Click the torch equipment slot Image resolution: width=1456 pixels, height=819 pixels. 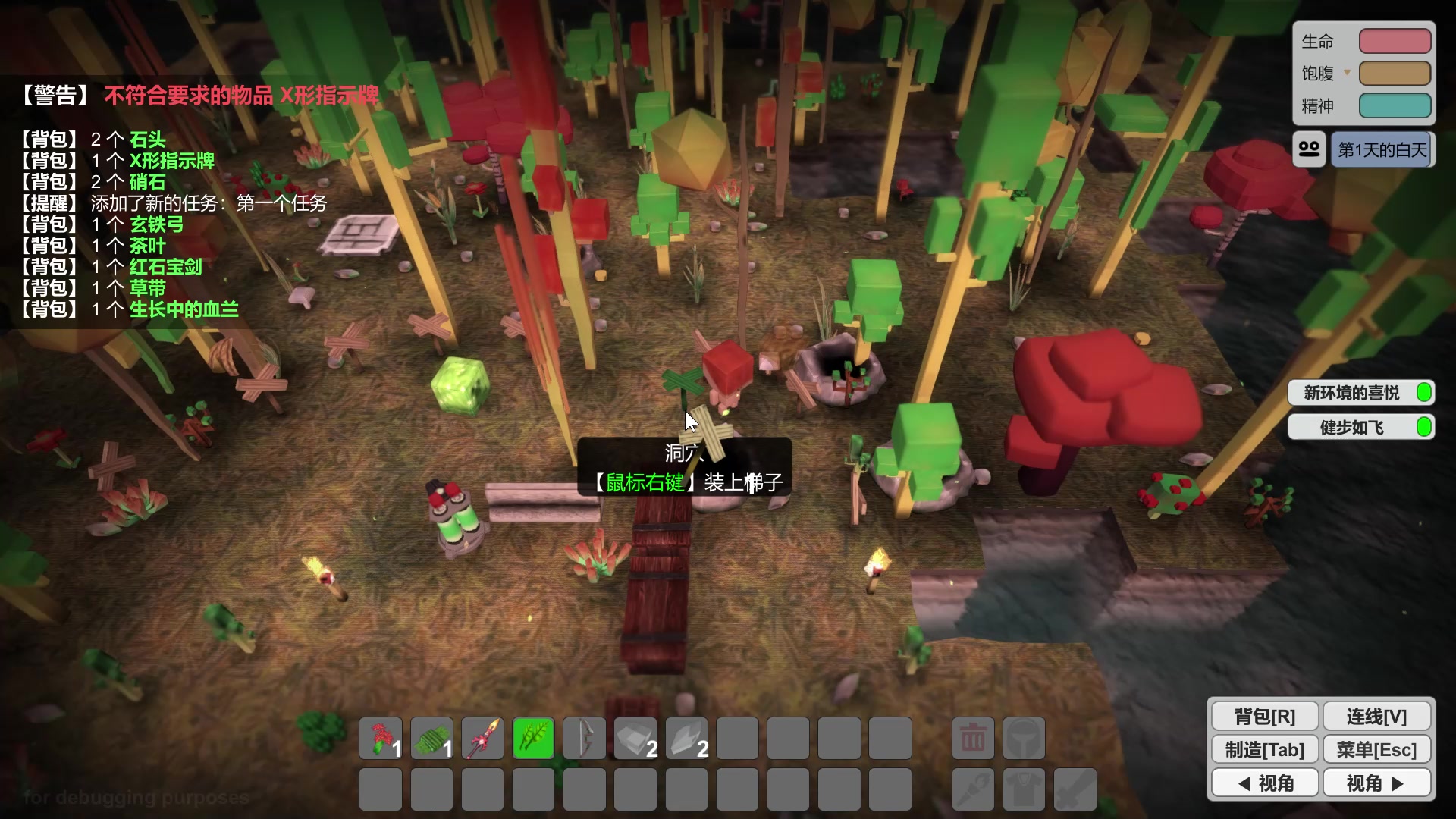(973, 789)
